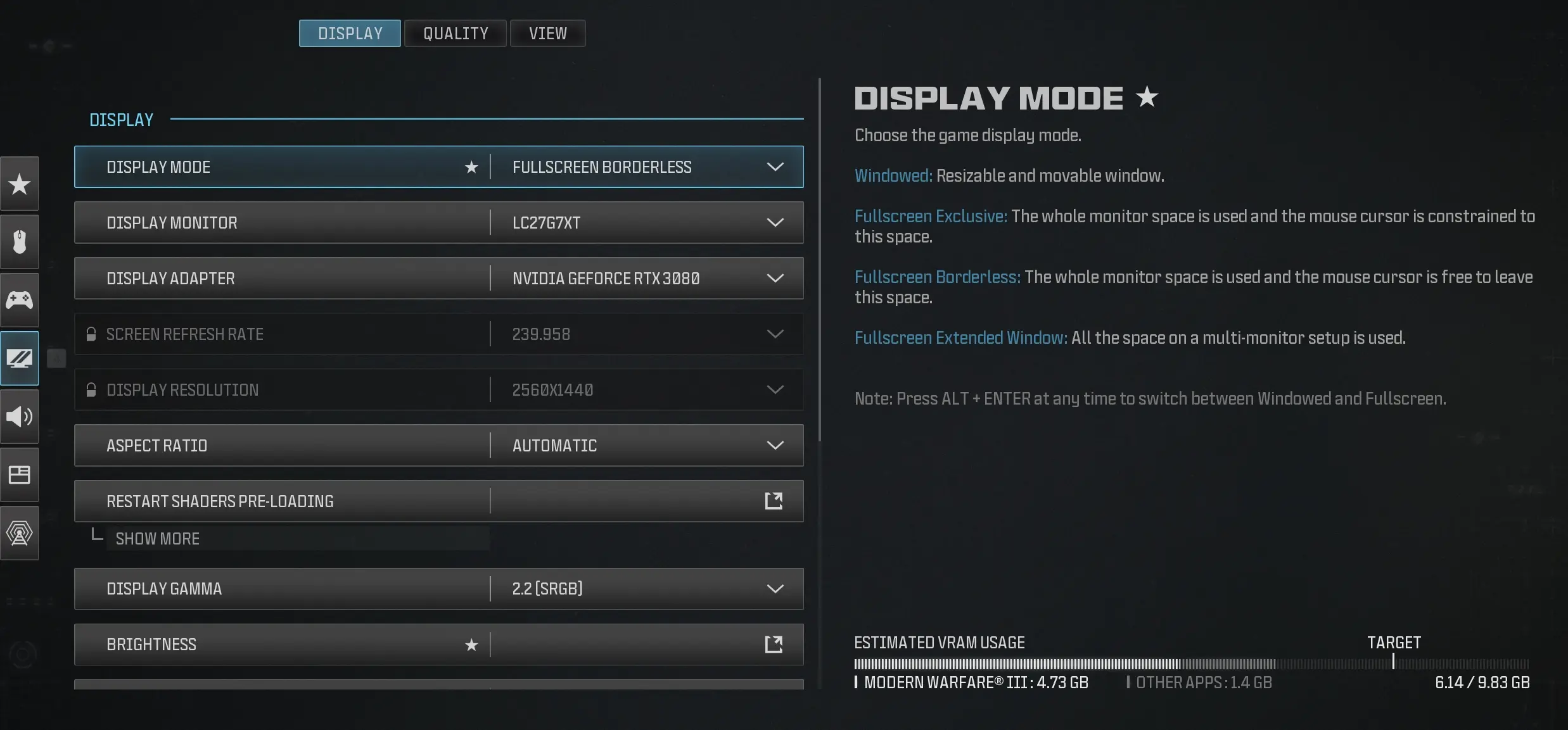Toggle the Brightness favorite star
Screen dimensions: 1568x730
[x=471, y=644]
